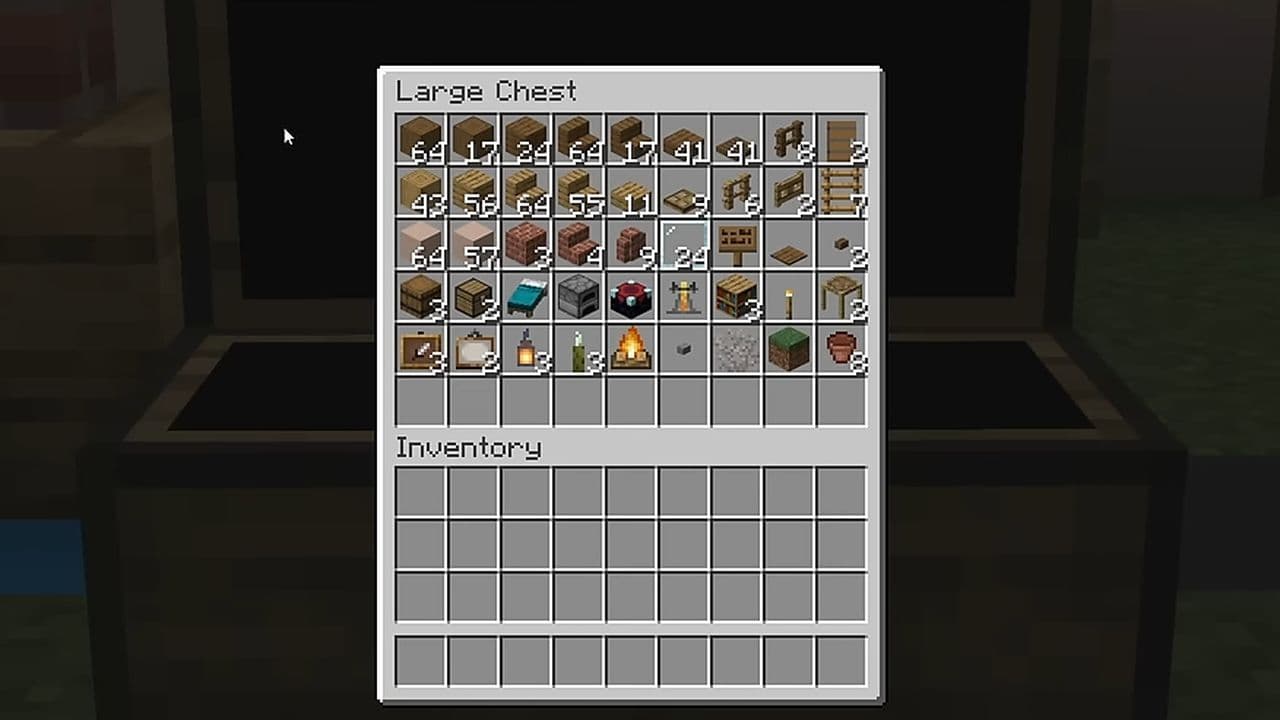Pick up the lantern stack
Screen dimensions: 1280x720
pyautogui.click(x=526, y=349)
